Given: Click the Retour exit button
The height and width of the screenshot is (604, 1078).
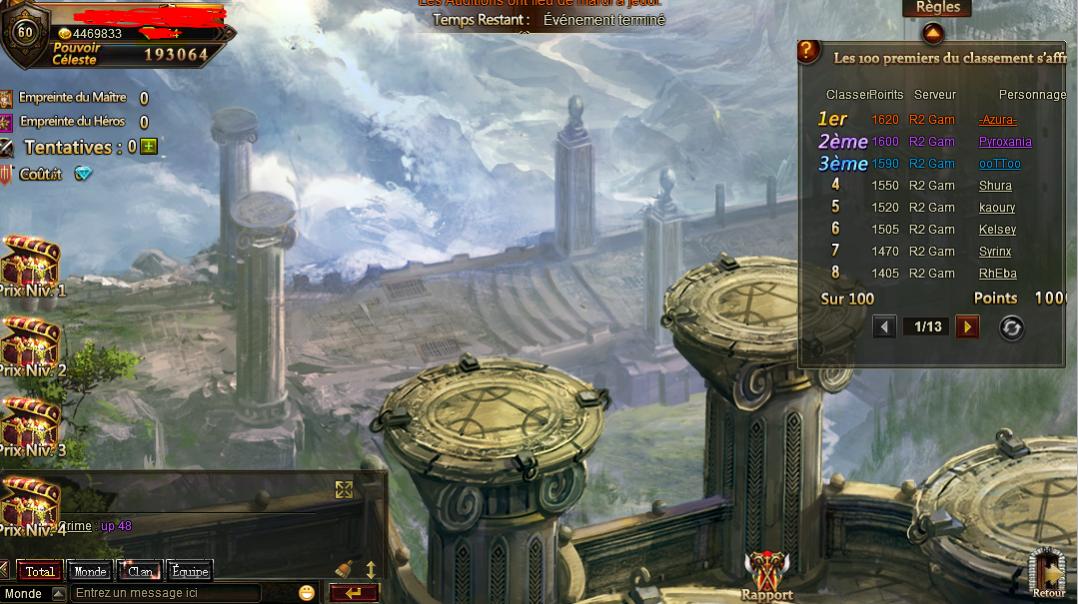Looking at the screenshot, I should pyautogui.click(x=1048, y=573).
